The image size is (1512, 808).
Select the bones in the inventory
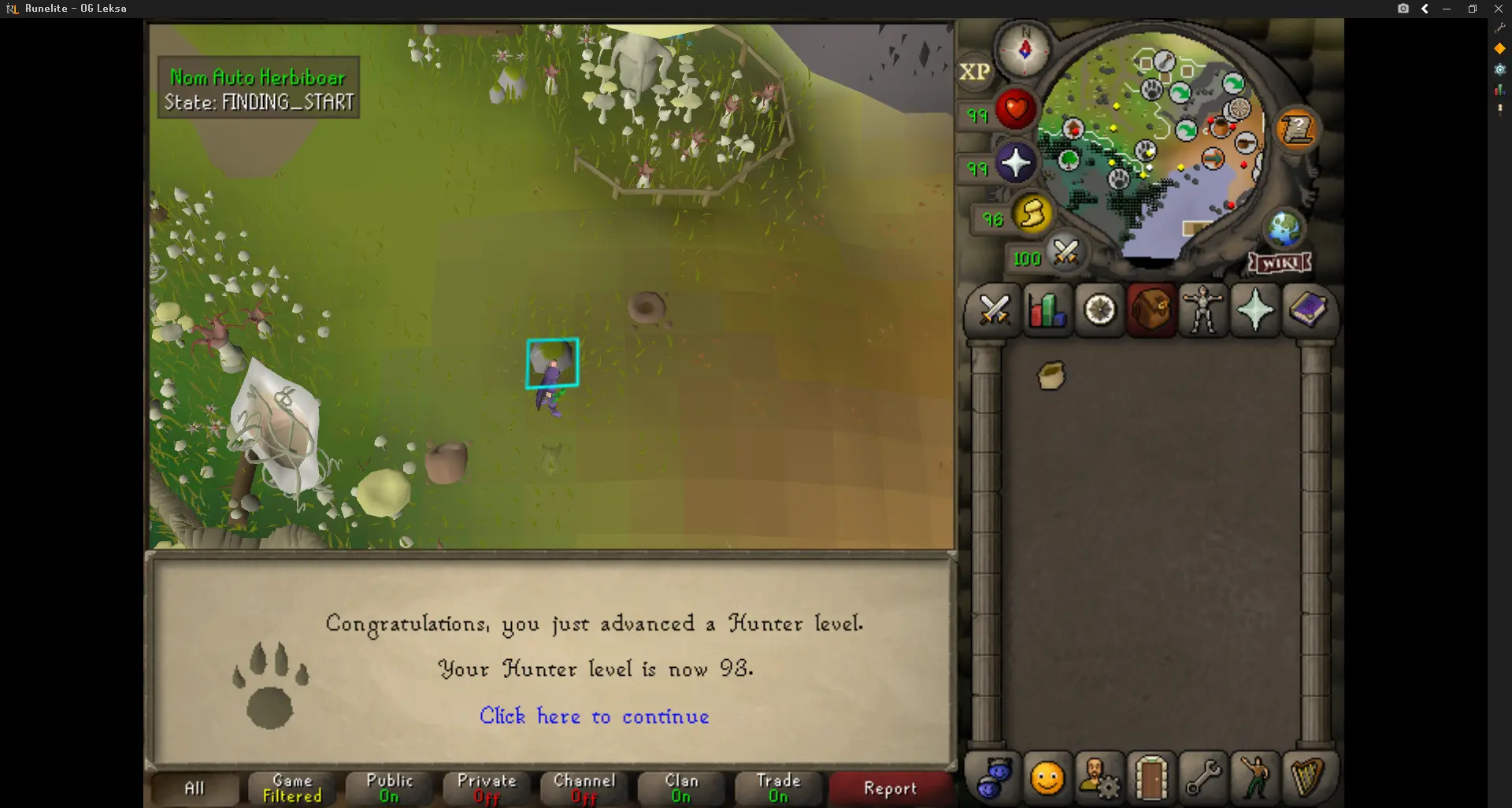1051,376
